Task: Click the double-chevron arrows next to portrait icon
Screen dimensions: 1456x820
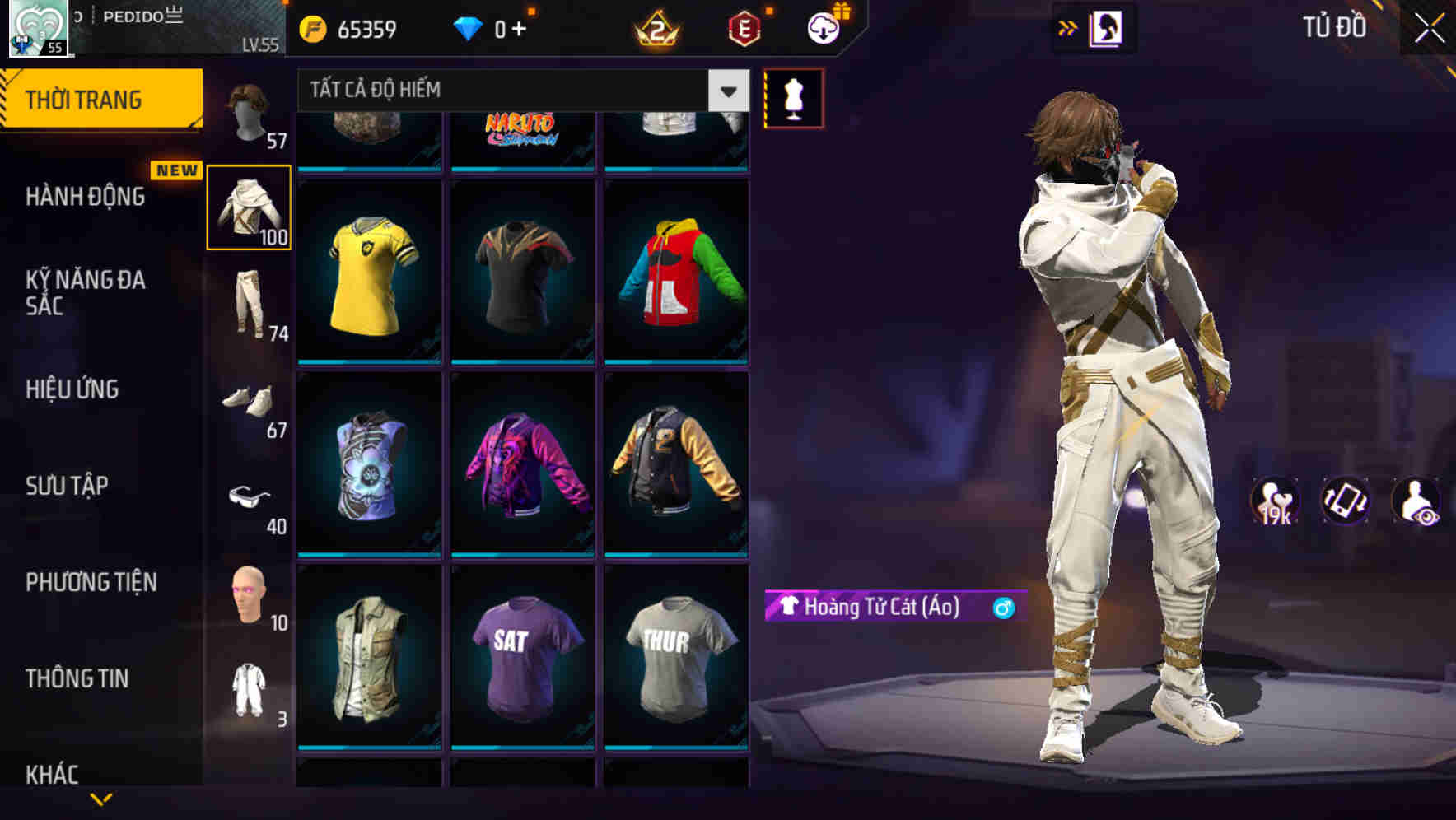Action: (x=1068, y=28)
